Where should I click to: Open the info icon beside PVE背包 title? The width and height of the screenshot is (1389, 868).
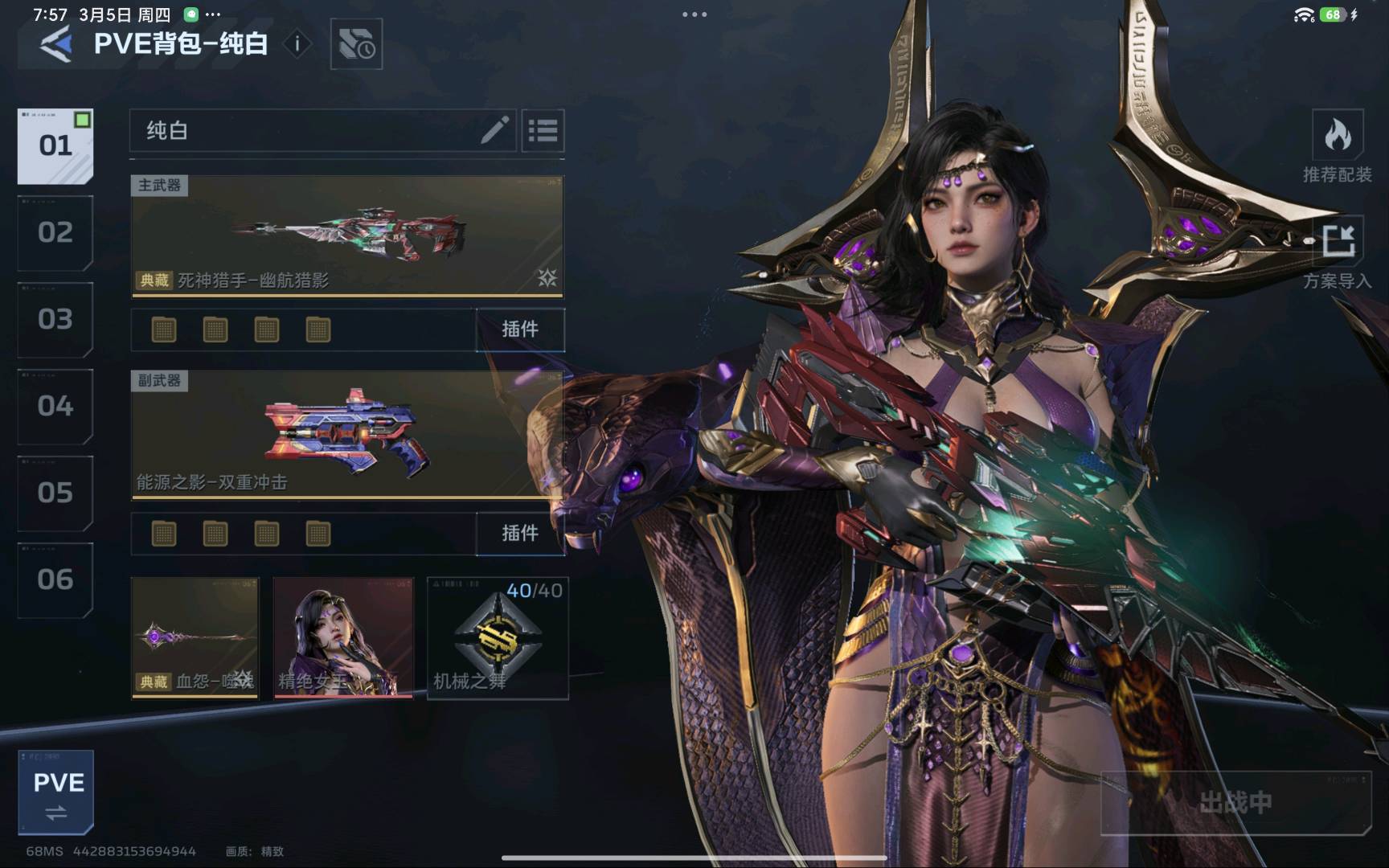click(x=297, y=43)
